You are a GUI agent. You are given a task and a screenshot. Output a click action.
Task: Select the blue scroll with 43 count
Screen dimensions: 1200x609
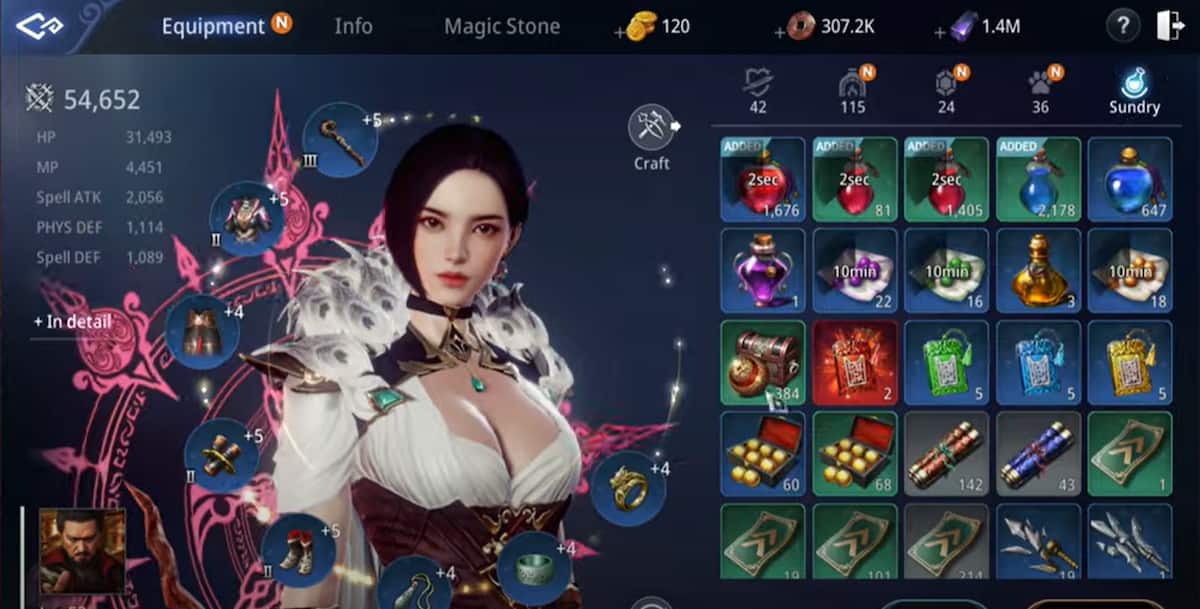point(1038,453)
